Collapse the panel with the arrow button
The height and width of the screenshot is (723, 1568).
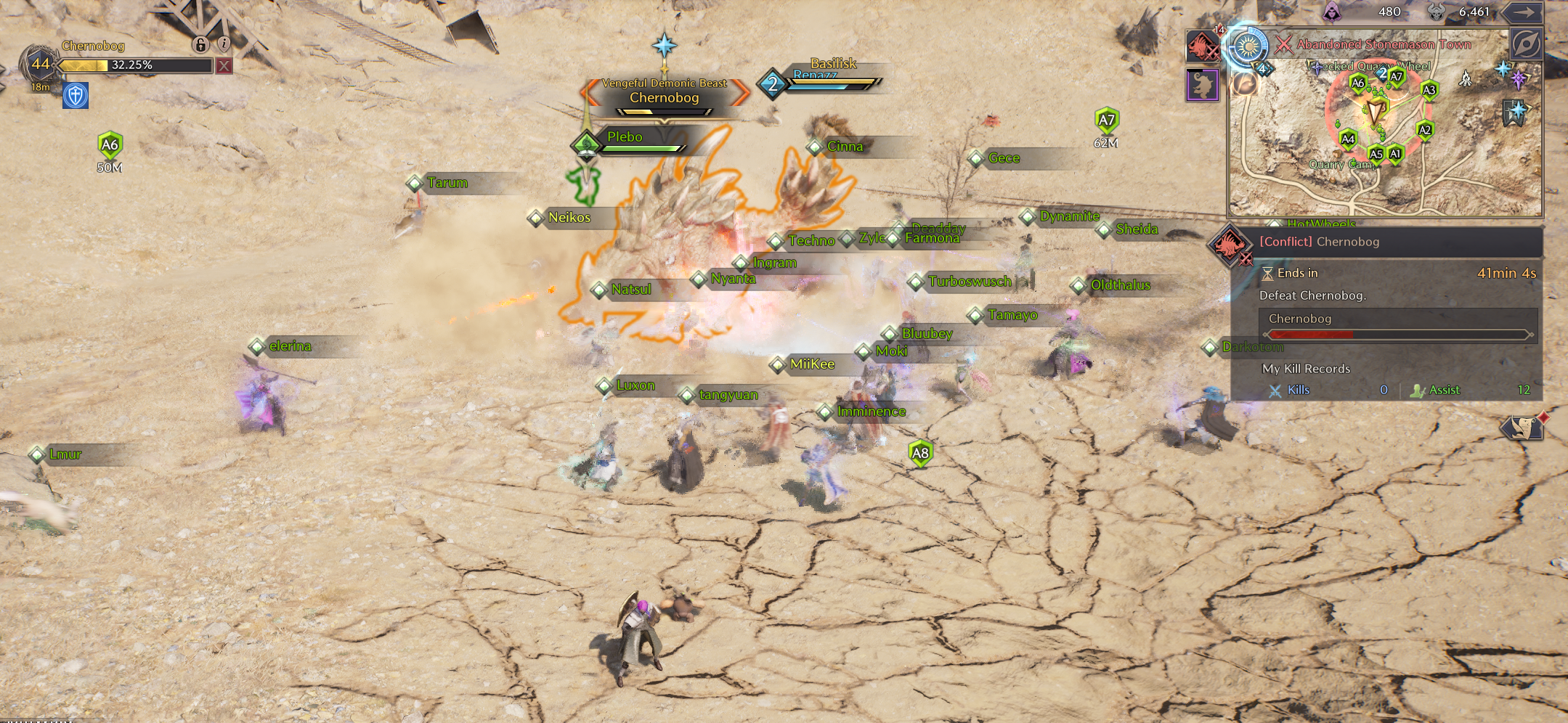(1524, 12)
